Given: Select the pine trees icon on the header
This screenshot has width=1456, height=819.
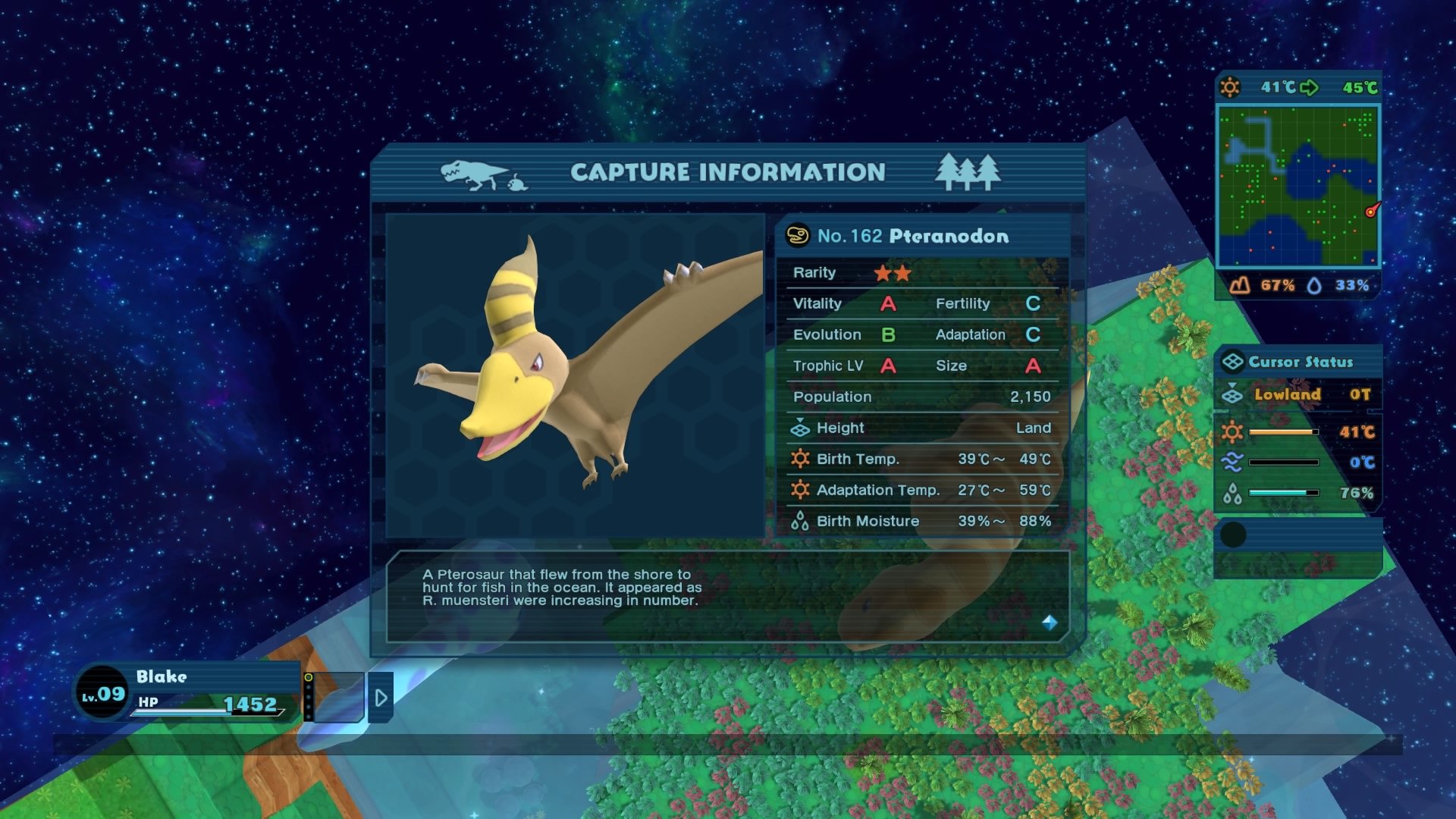Looking at the screenshot, I should point(967,173).
